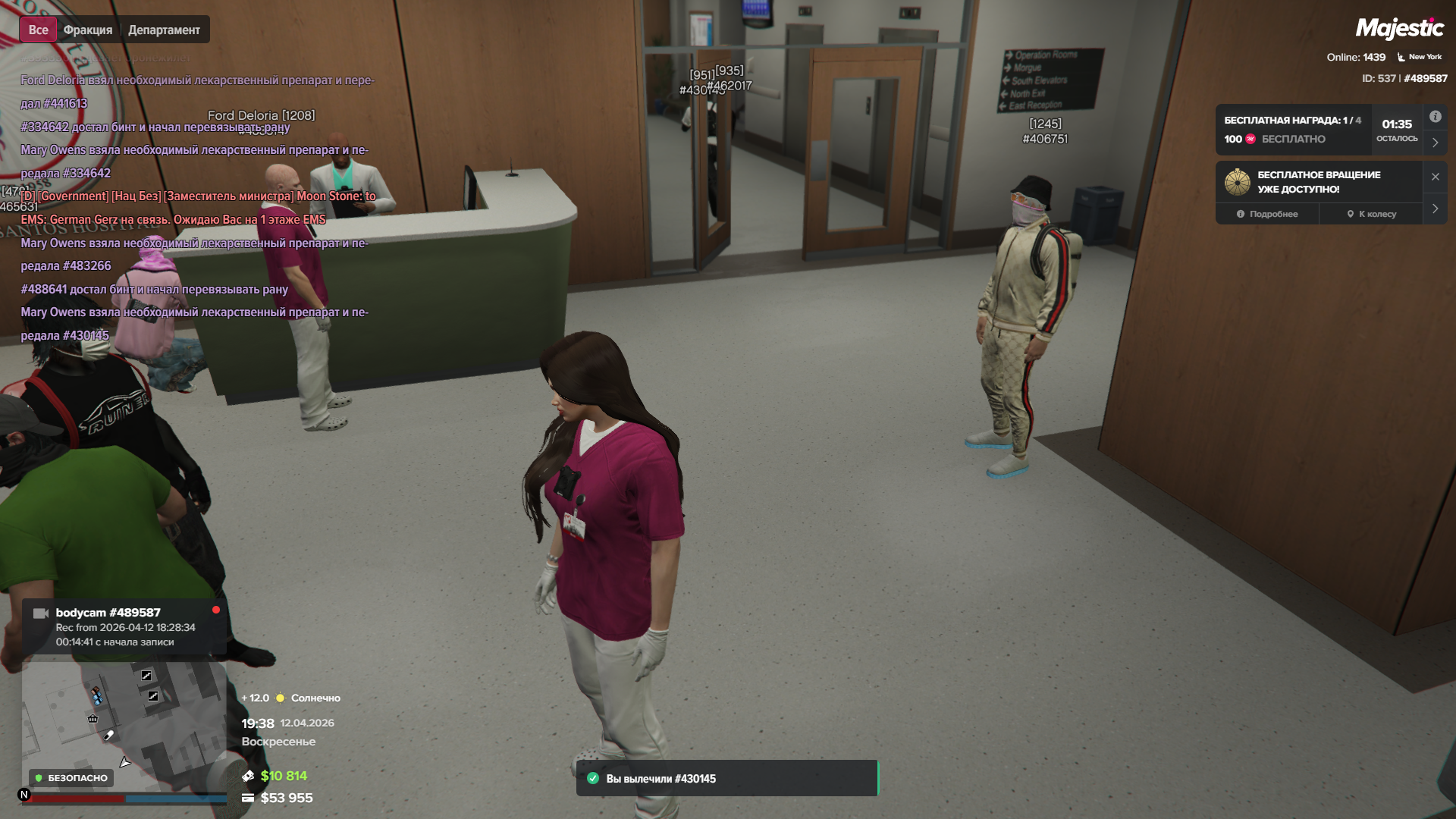Click the Majestic logo

1399,29
